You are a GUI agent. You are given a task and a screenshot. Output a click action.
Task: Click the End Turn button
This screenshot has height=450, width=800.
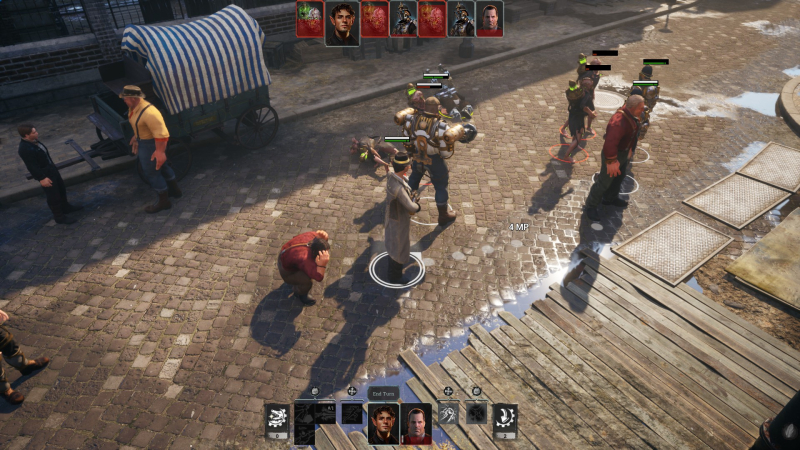click(384, 394)
